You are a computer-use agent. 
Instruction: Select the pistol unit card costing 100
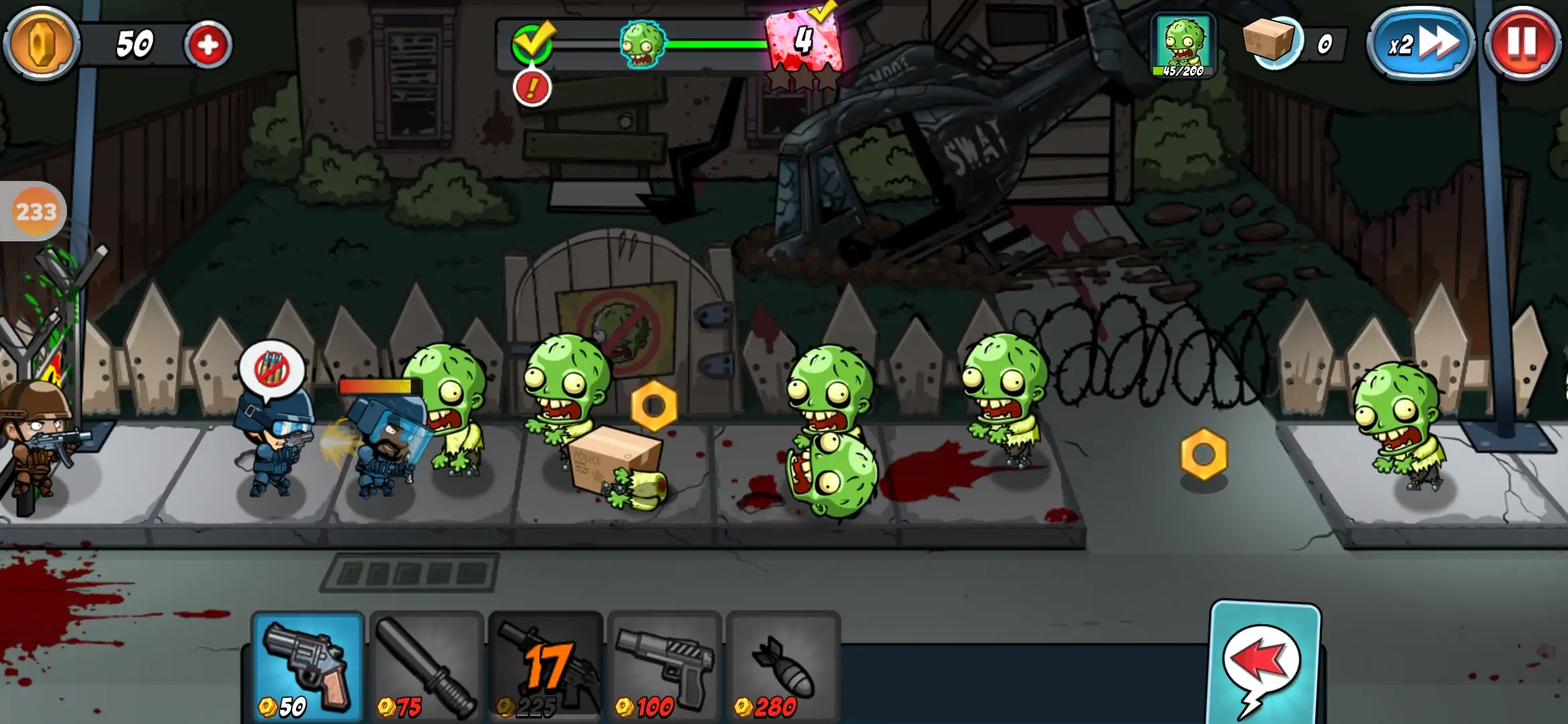point(664,667)
